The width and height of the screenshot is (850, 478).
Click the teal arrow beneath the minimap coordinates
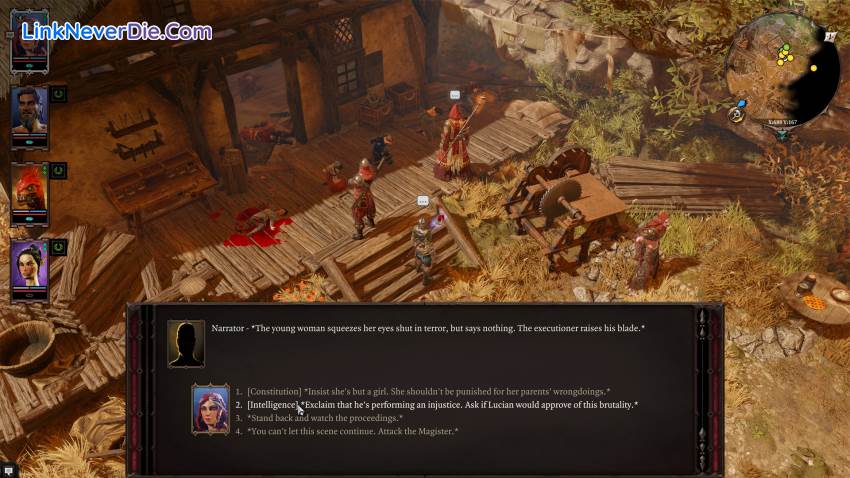(x=783, y=134)
